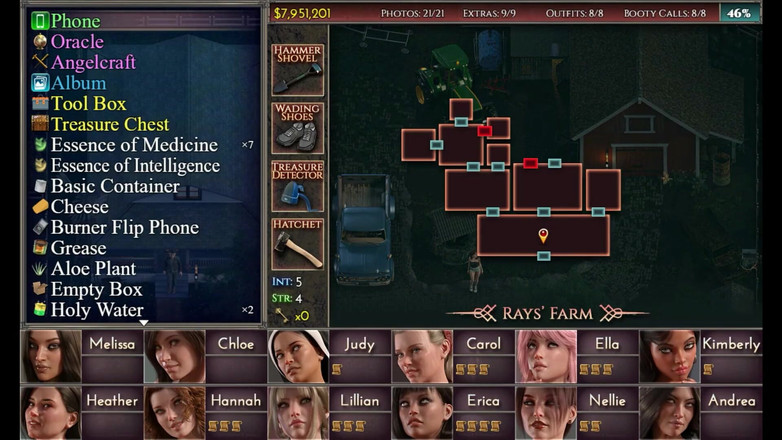Select the Treasure Chest entry
Screen dimensions: 782x440
(x=110, y=124)
